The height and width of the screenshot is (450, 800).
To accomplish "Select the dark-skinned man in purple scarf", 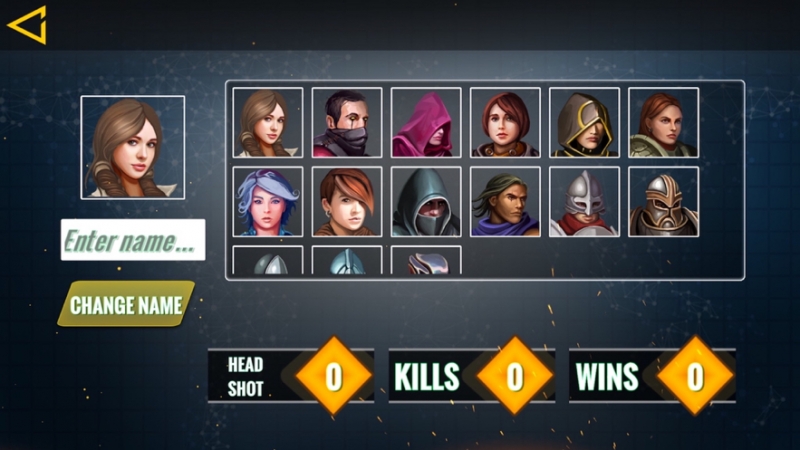I will 505,201.
